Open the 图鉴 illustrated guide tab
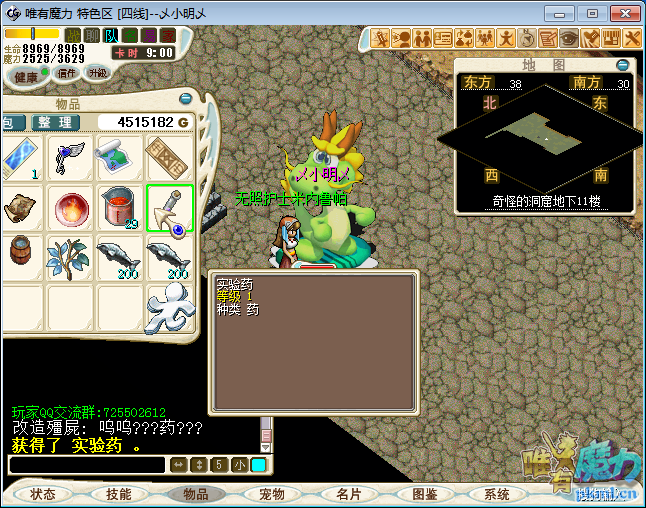 [424, 494]
